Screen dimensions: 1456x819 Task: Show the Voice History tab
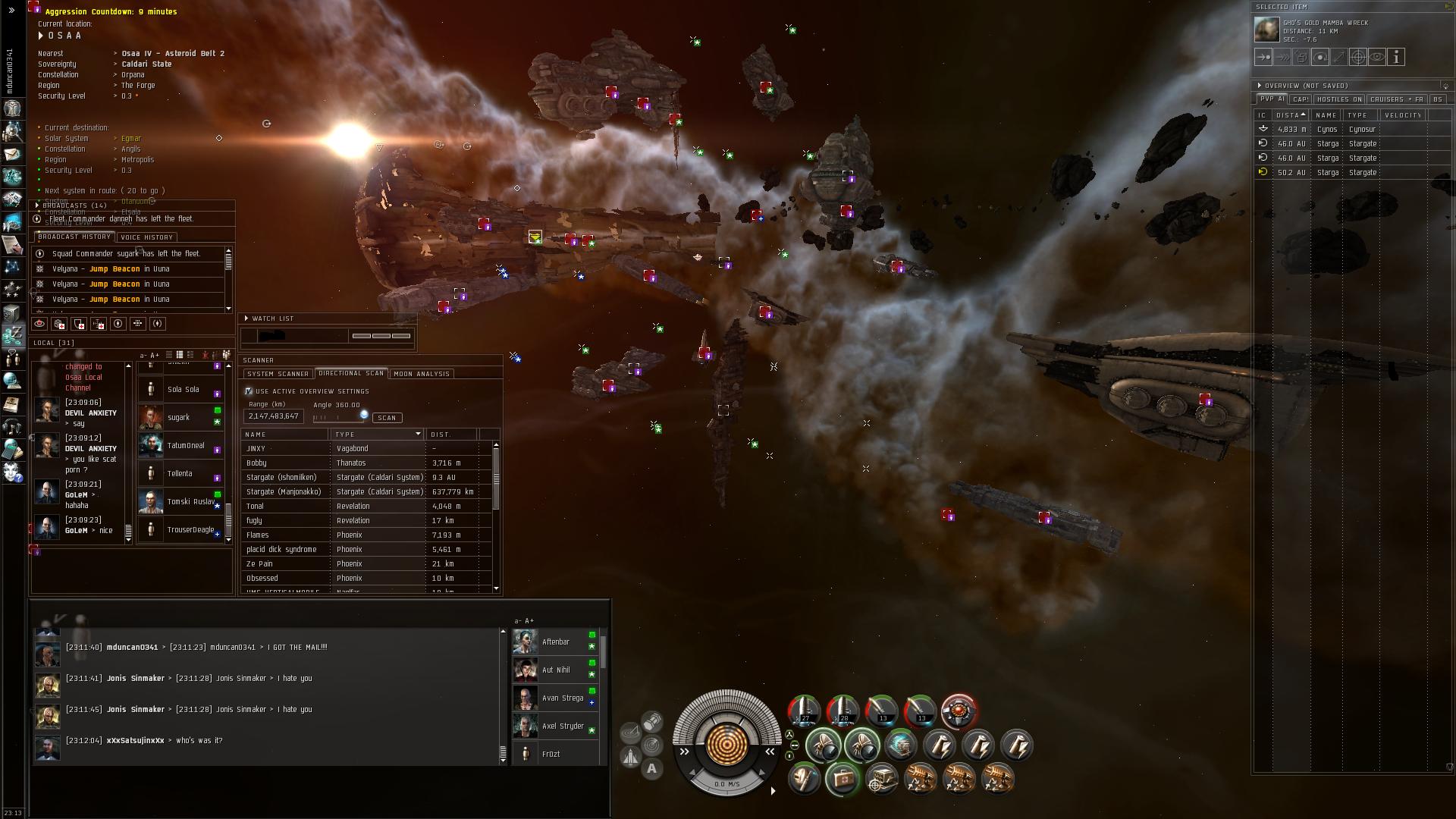coord(147,237)
